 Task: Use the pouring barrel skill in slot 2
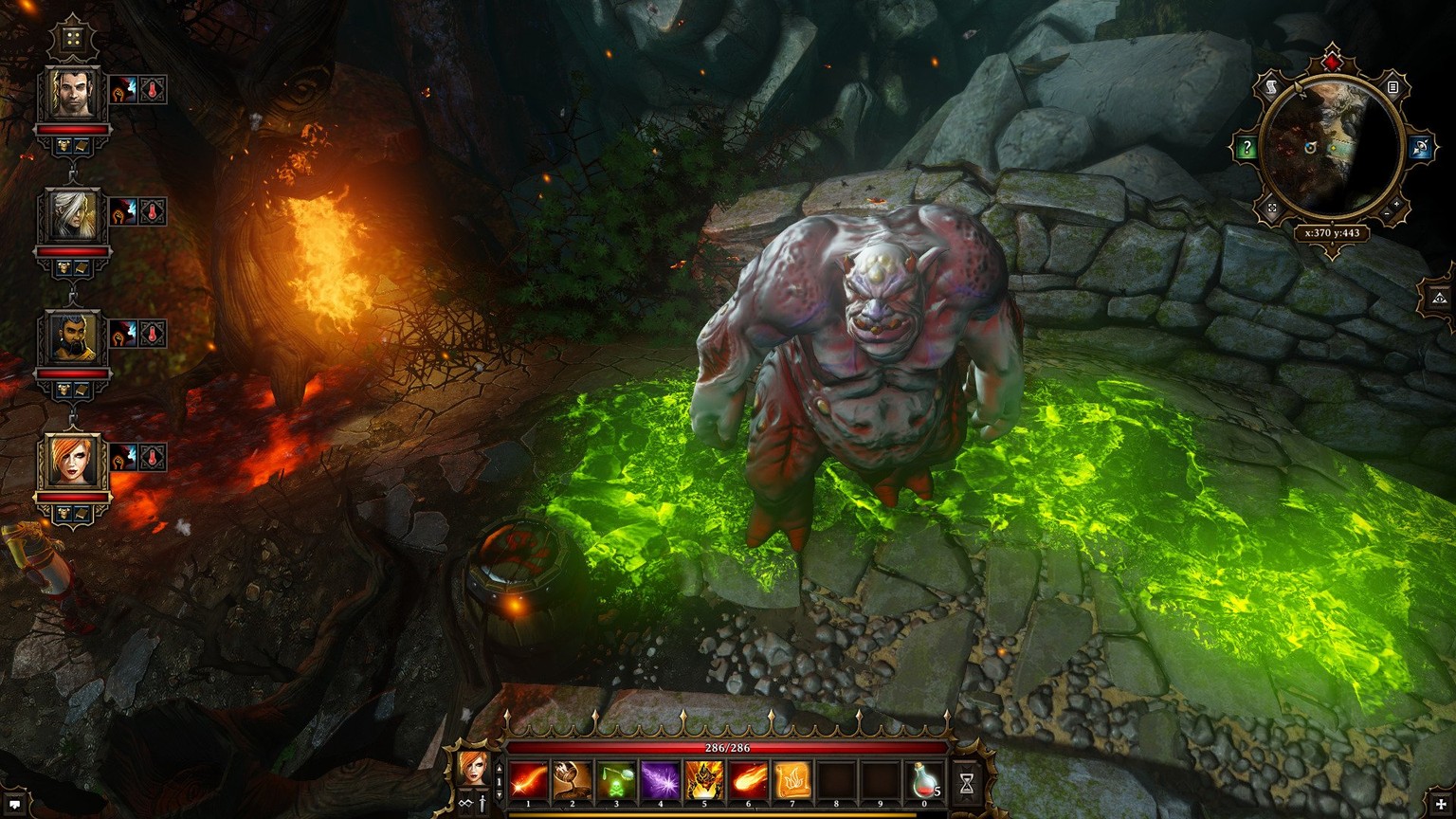tap(572, 780)
